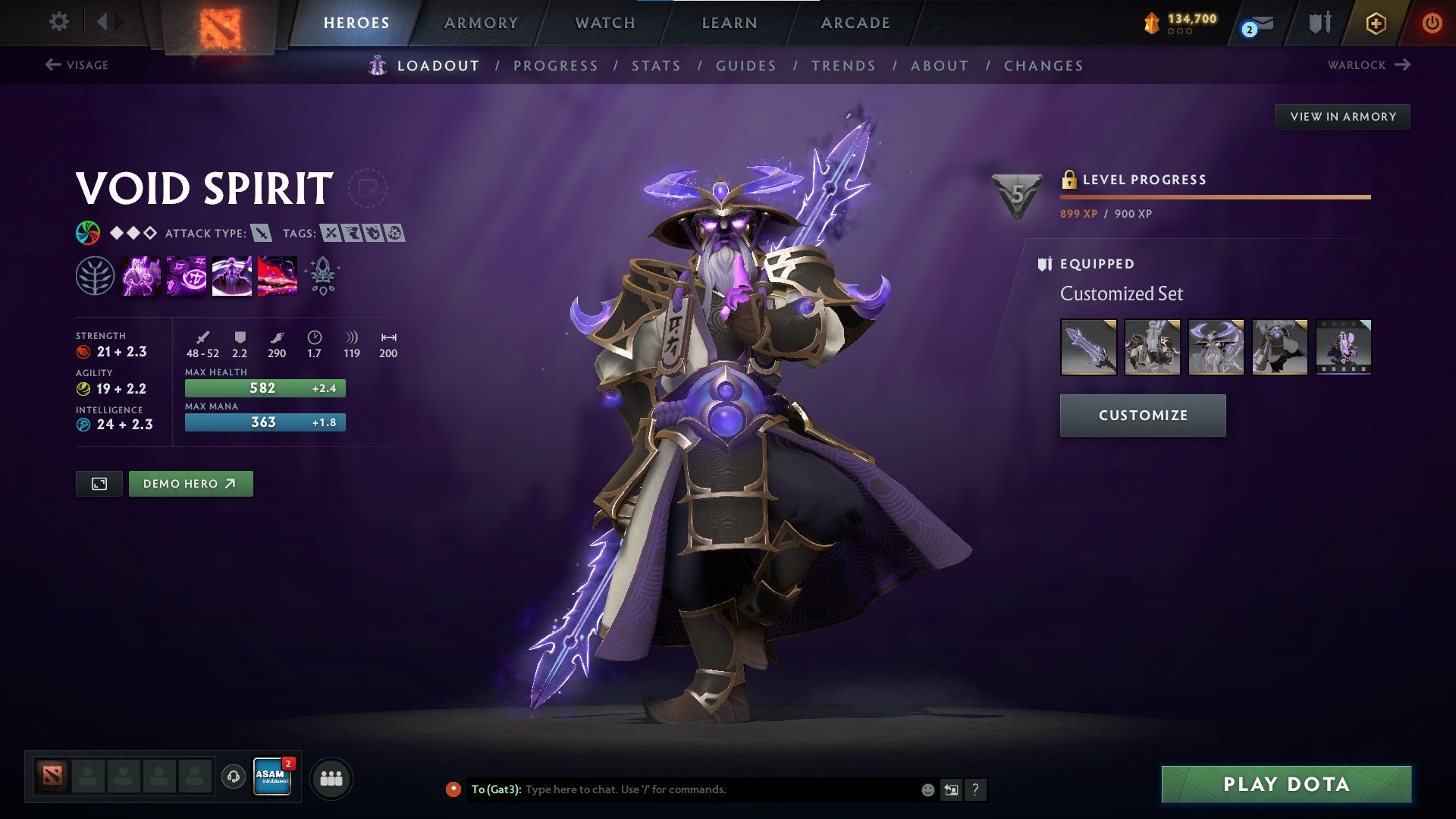Switch to the STATS tab
1456x819 pixels.
coord(656,66)
